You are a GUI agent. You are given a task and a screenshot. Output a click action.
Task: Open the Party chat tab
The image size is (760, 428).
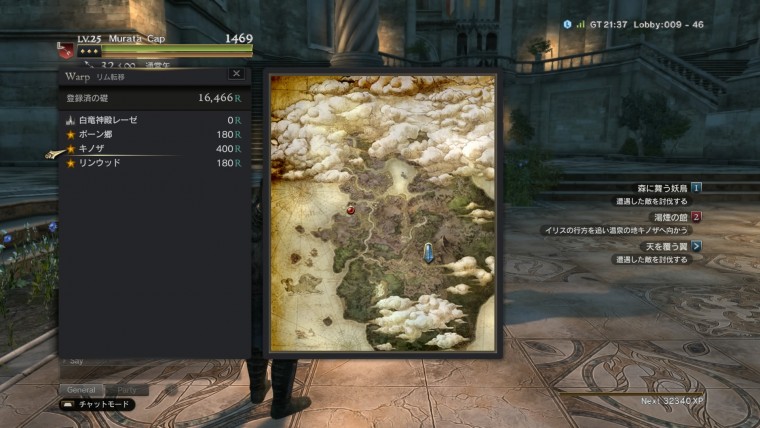coord(127,389)
